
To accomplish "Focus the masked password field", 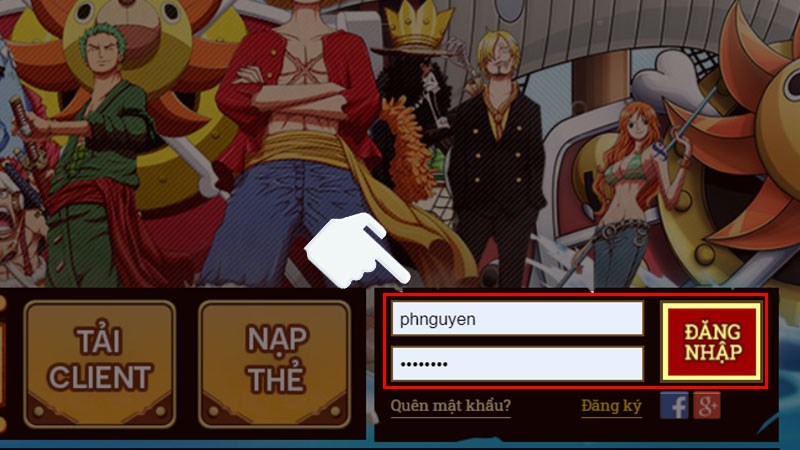I will [516, 363].
